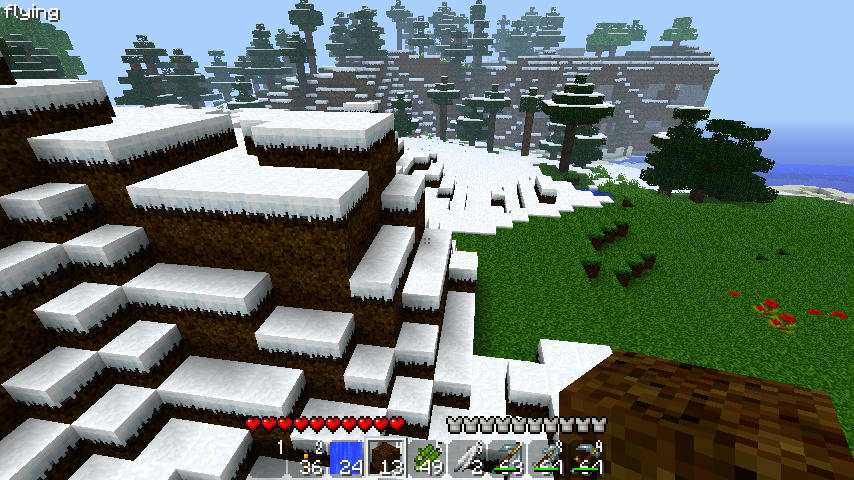
Task: Select the torch stack in the hotbar
Action: click(x=306, y=459)
